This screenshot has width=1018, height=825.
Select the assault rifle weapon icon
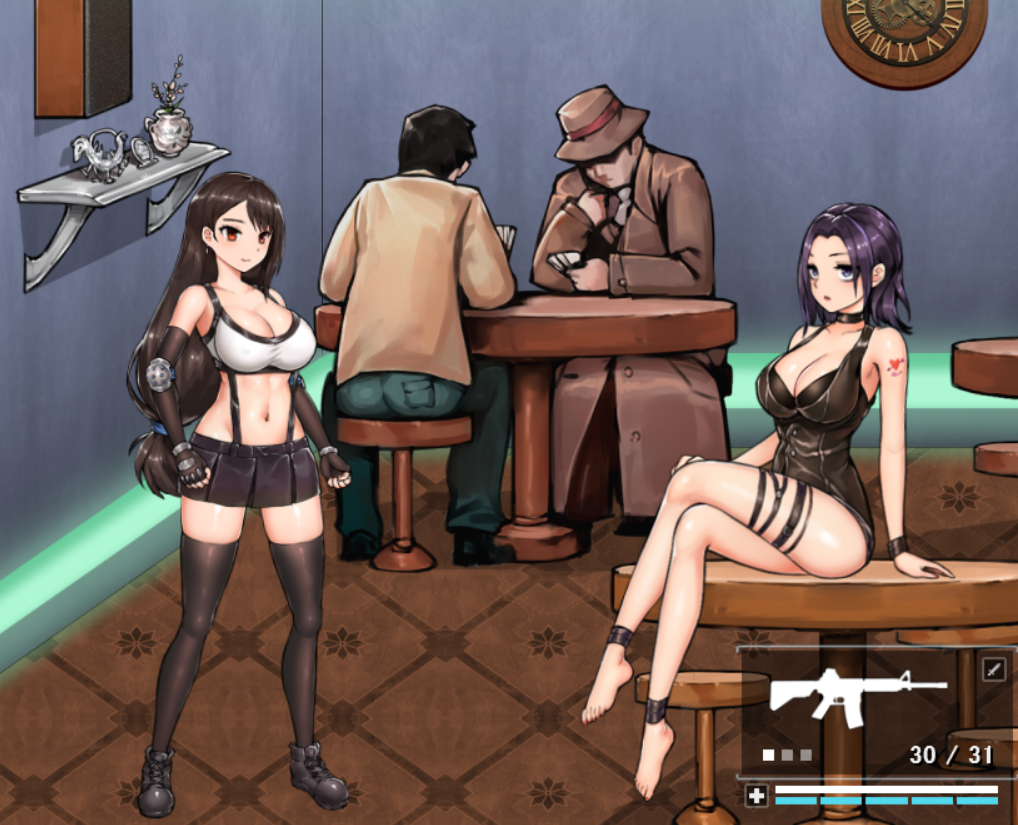coord(855,692)
